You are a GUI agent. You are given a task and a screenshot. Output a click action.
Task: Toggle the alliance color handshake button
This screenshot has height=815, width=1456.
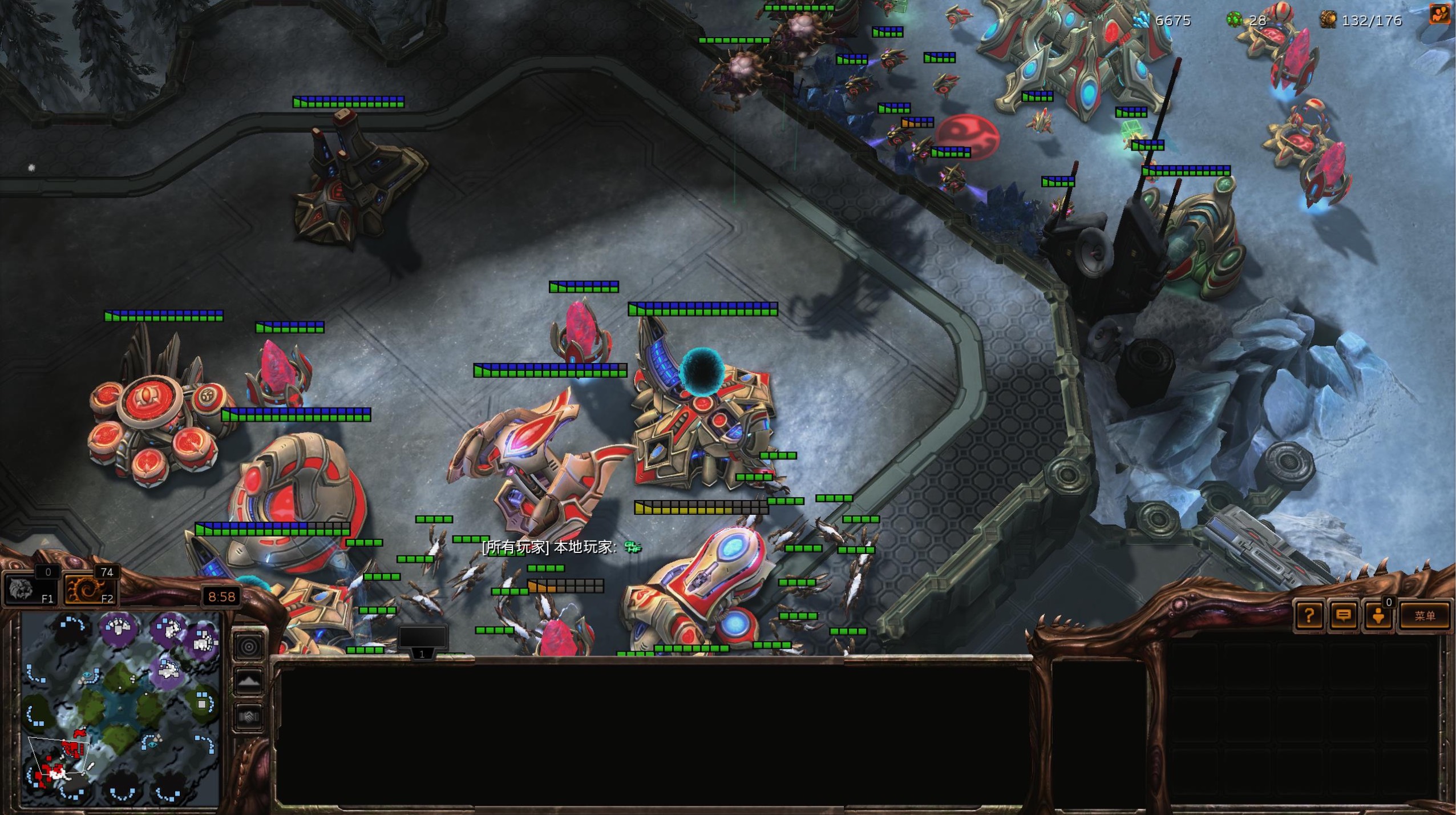point(249,716)
